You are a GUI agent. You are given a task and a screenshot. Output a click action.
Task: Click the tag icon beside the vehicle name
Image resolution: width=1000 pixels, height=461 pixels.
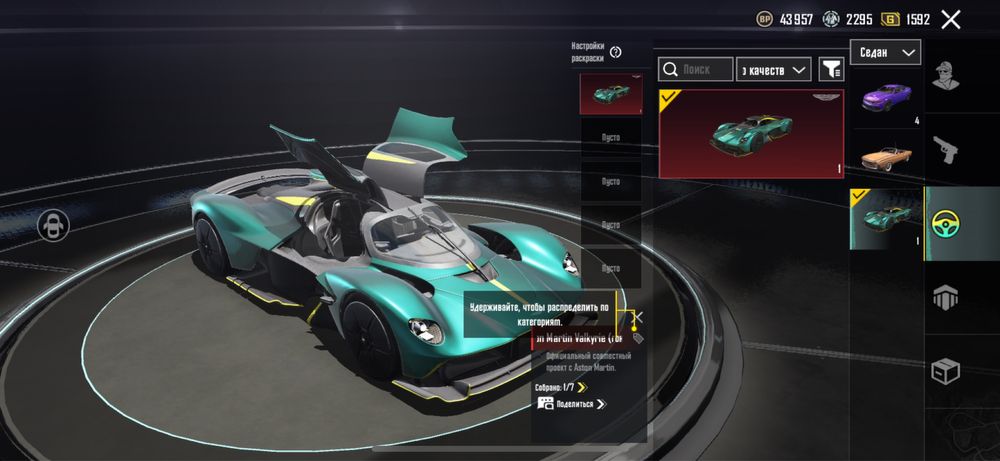[638, 338]
